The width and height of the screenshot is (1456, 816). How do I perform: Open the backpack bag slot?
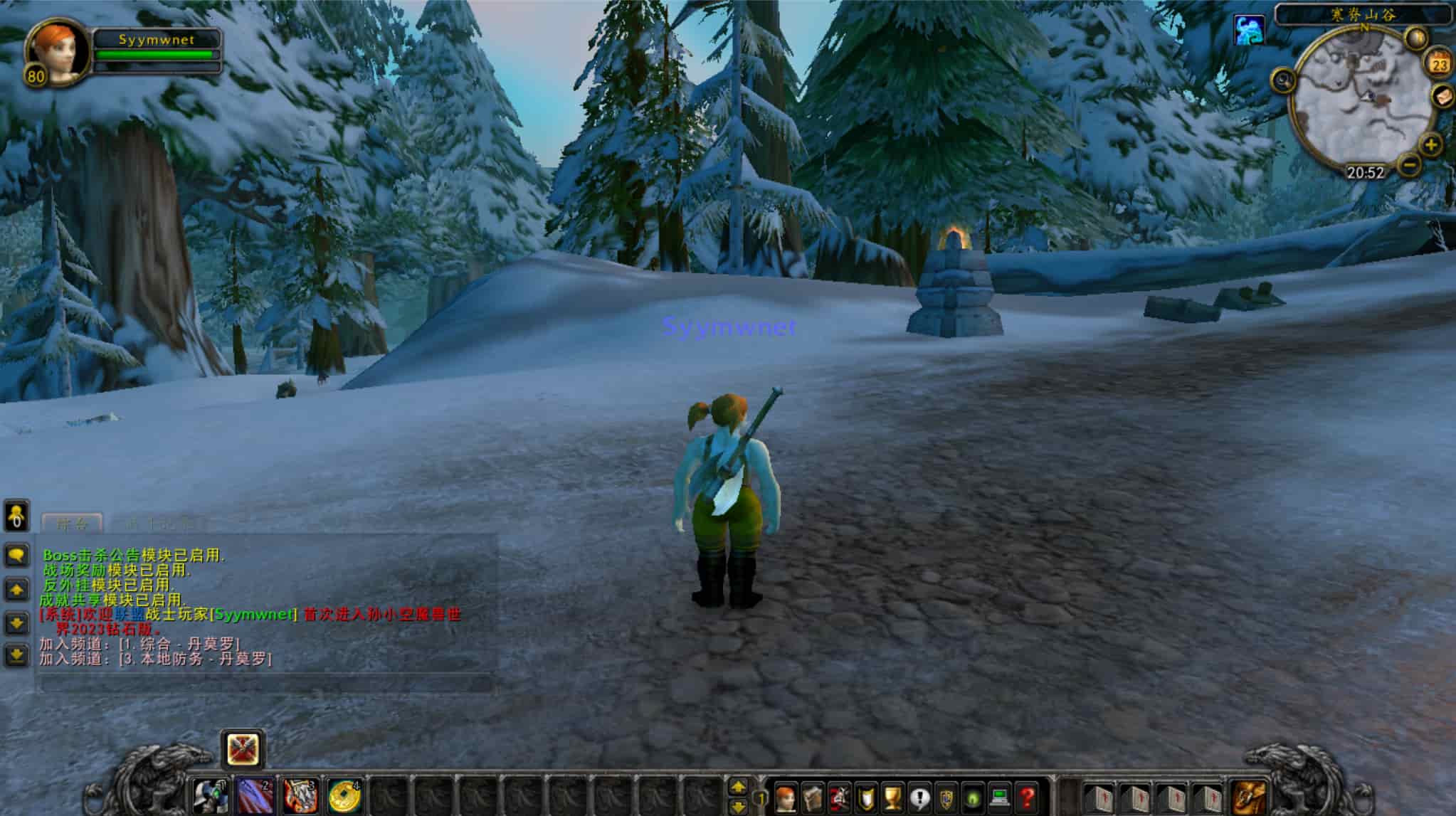click(x=1249, y=796)
